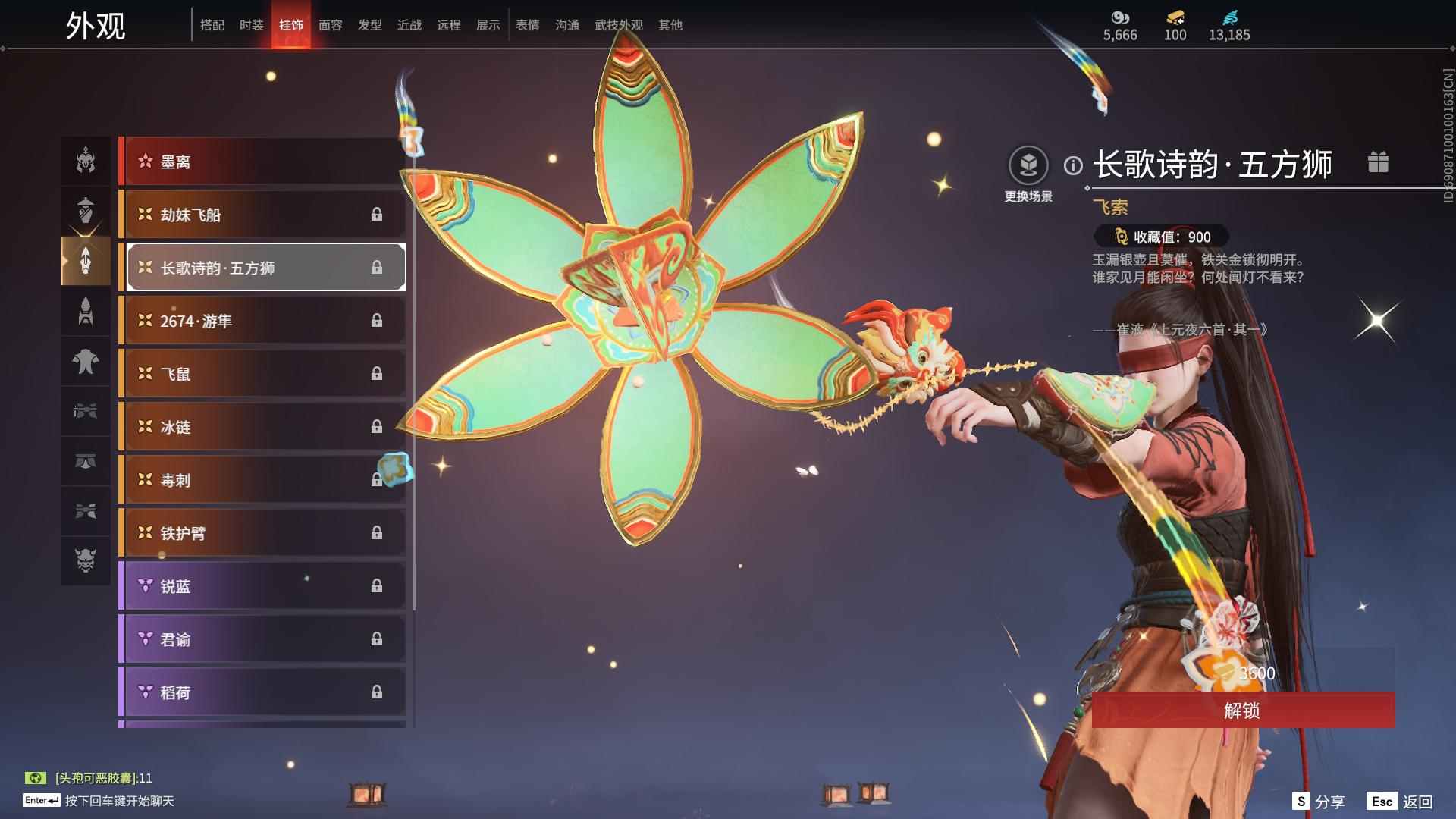Screen dimensions: 1456x819
Task: Select the 墨离 accessory entry
Action: point(262,162)
